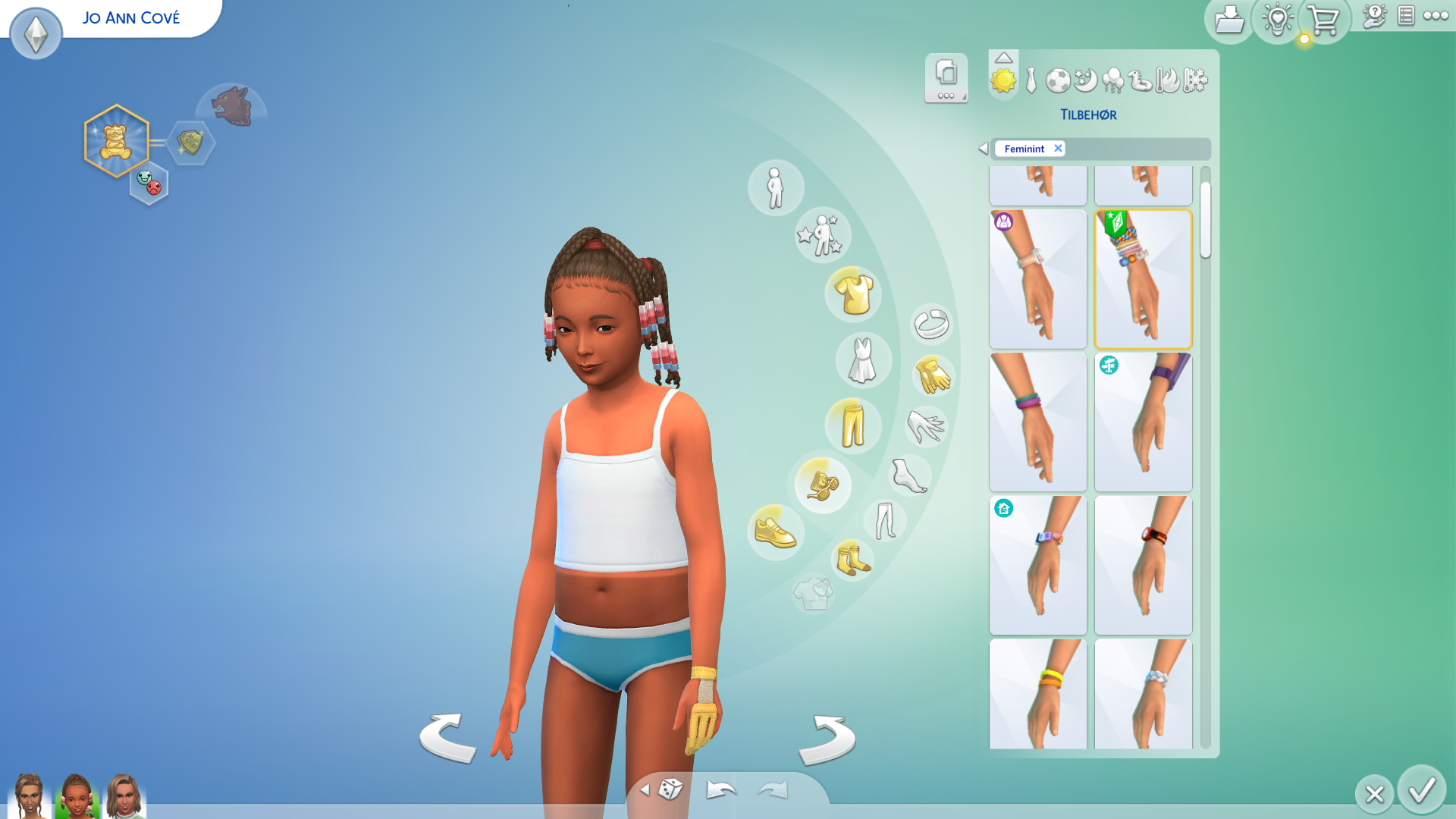Randomize with the dice button

pos(670,789)
